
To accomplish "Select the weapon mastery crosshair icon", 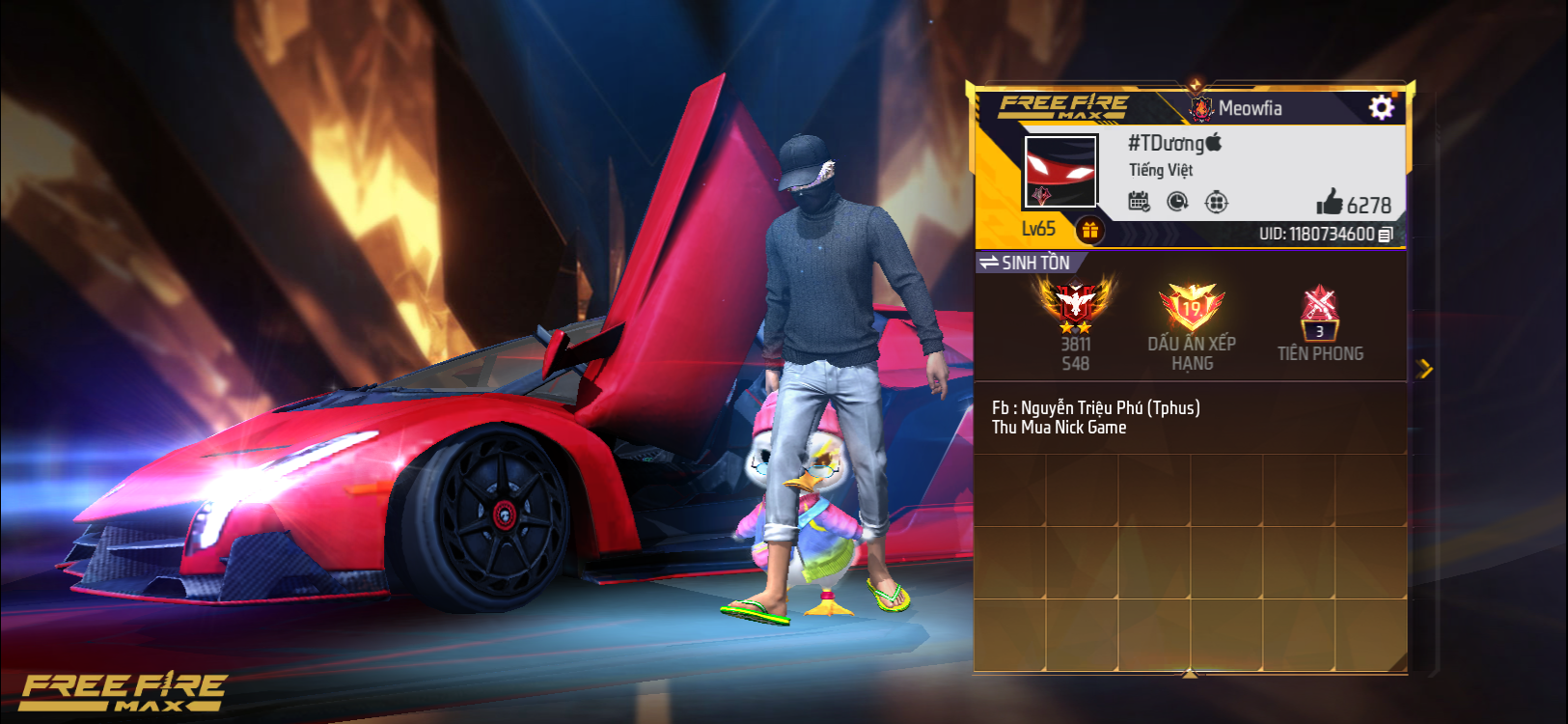I will tap(1218, 201).
